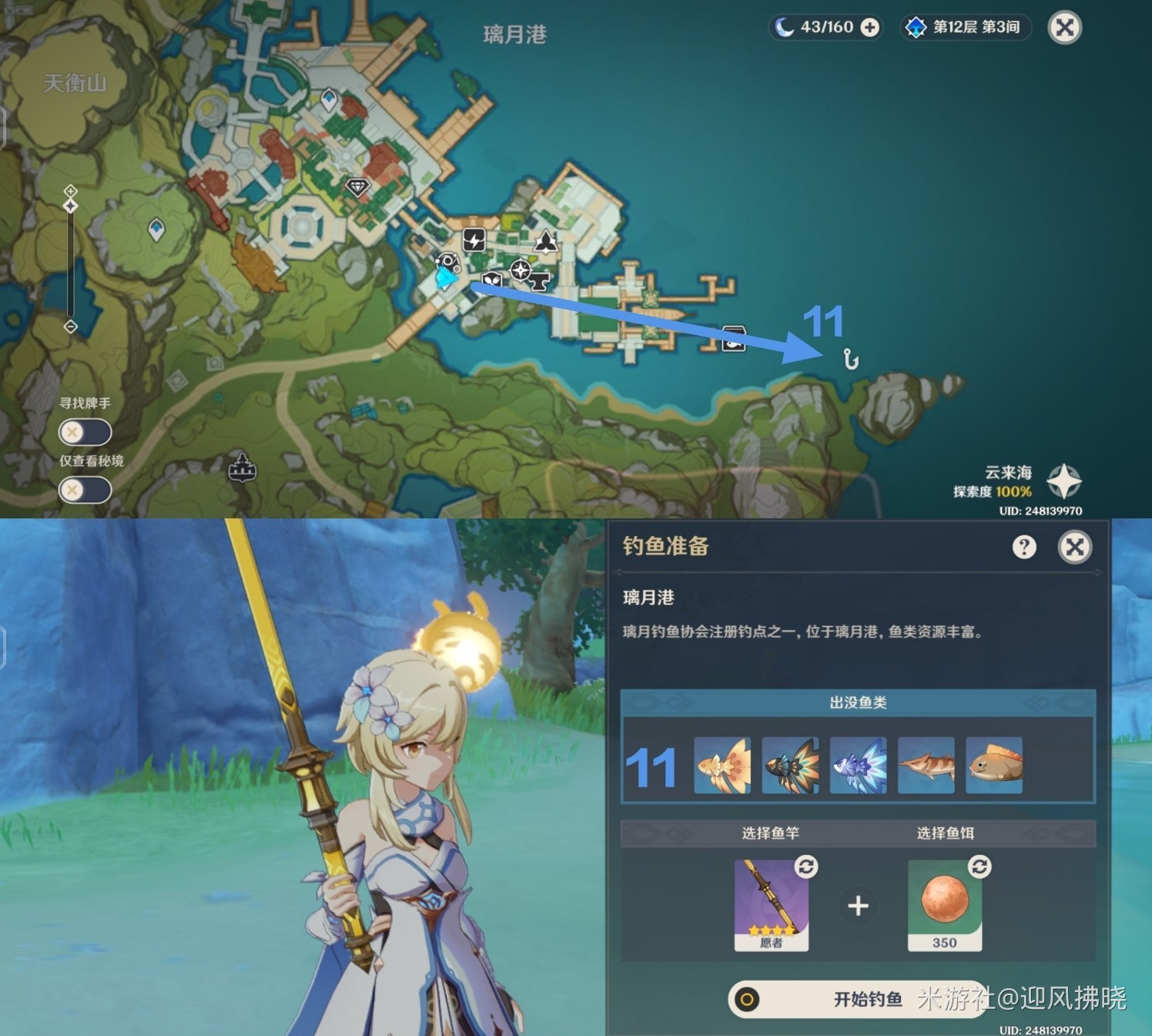Select the restaurant fork-and-leaf map marker
Screen dimensions: 1152x1036
[x=491, y=280]
